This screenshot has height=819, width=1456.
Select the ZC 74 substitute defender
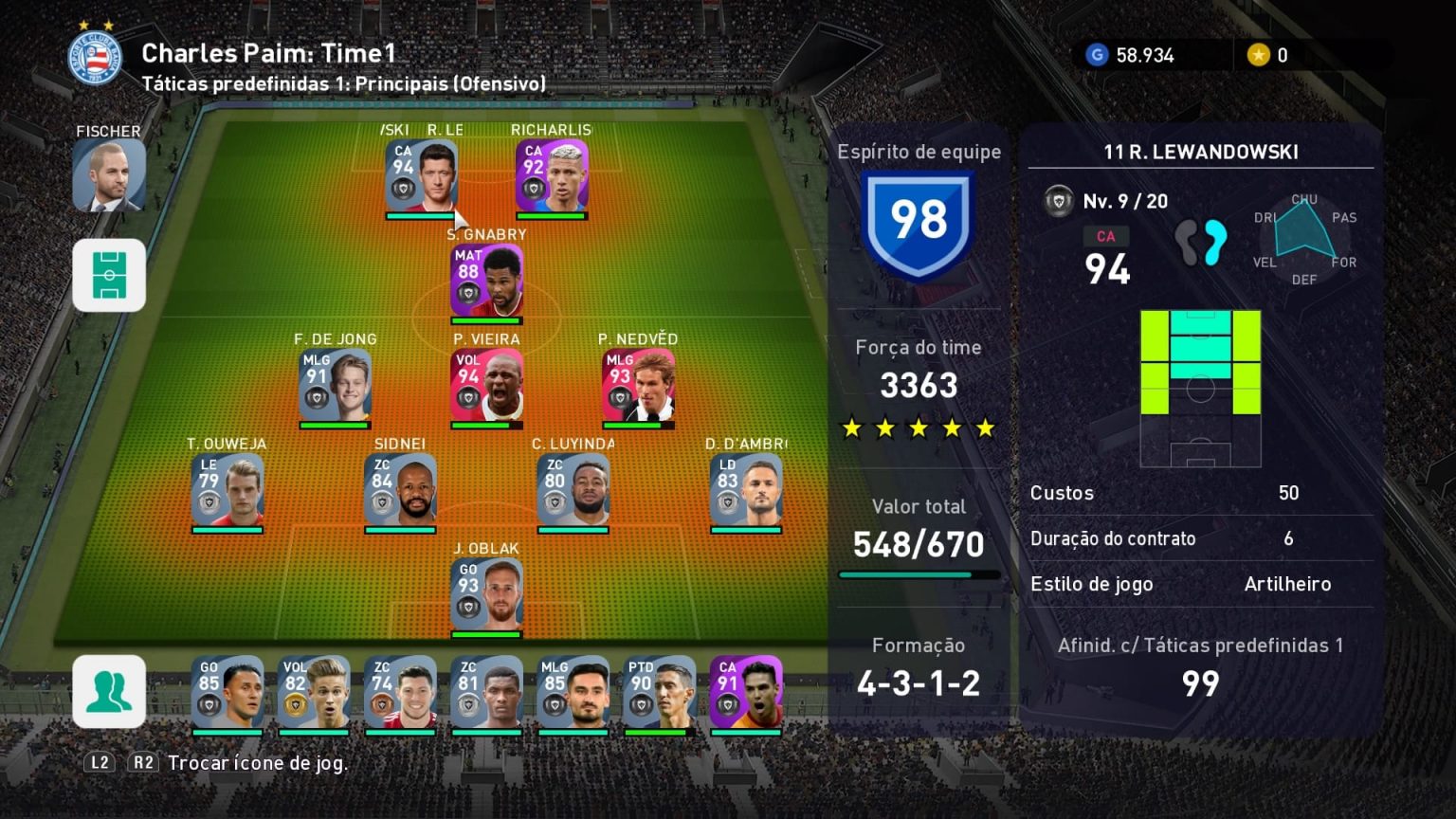coord(400,692)
